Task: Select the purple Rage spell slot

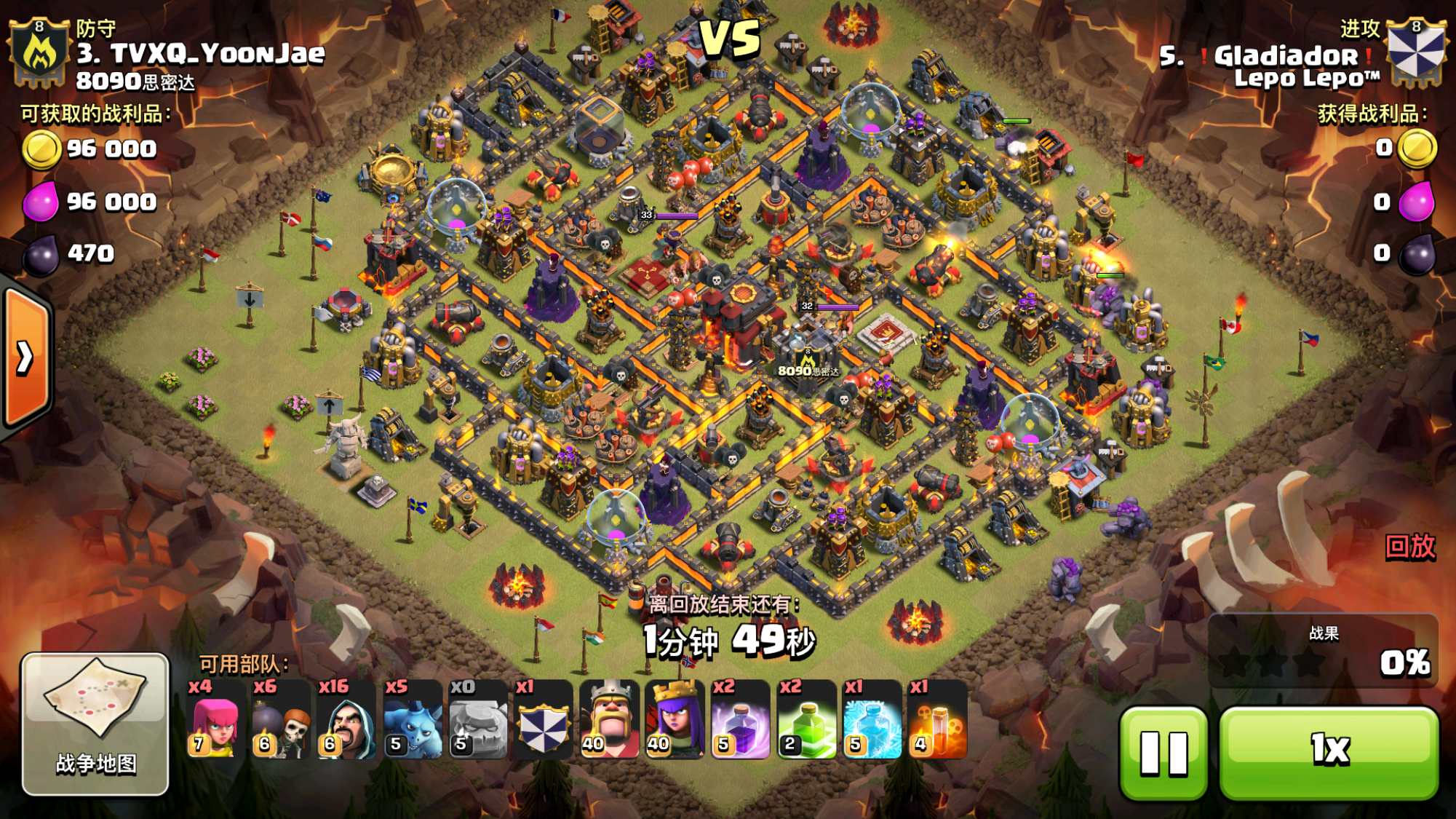Action: point(740,721)
